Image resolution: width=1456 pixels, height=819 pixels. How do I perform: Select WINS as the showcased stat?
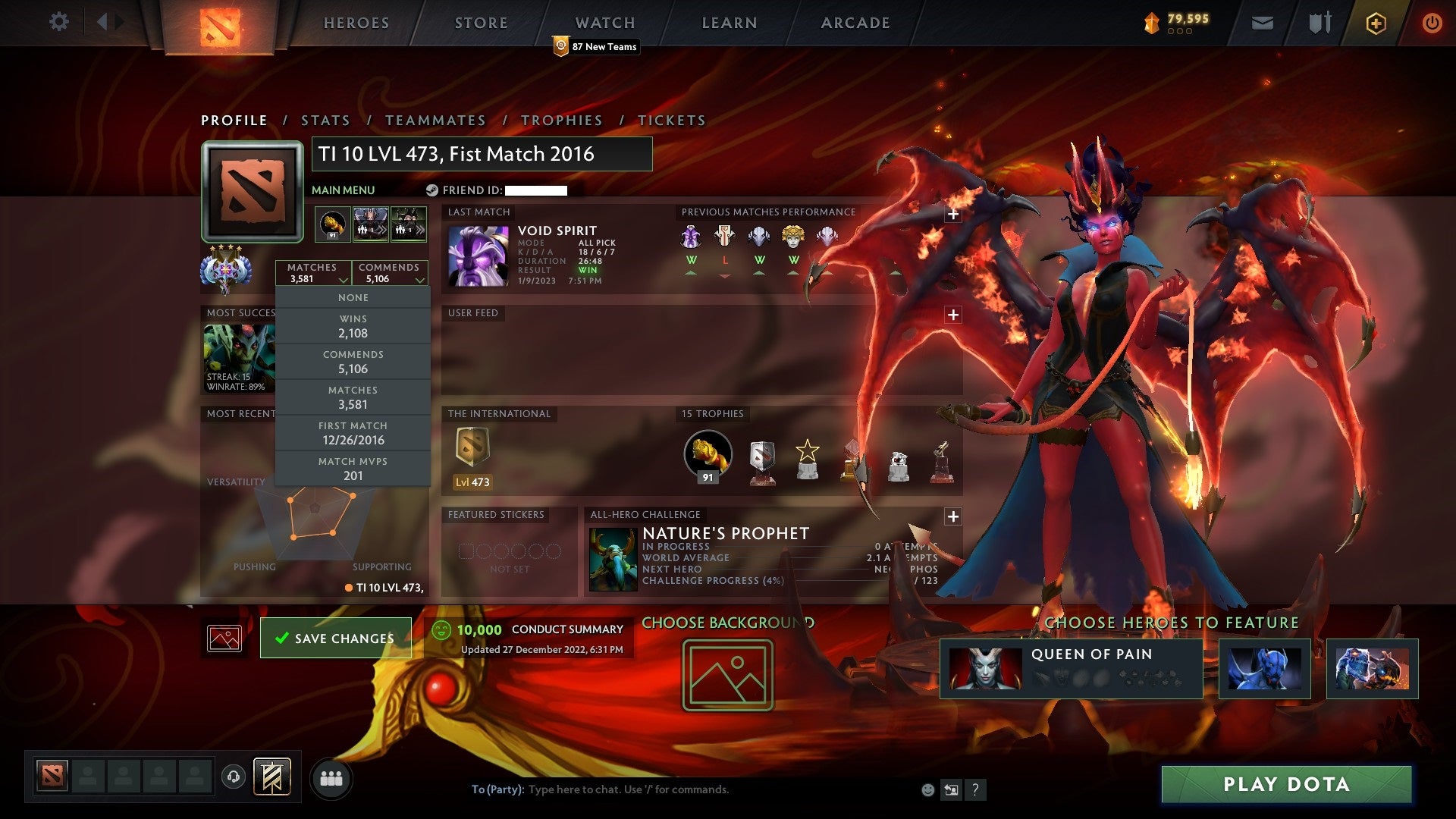353,326
